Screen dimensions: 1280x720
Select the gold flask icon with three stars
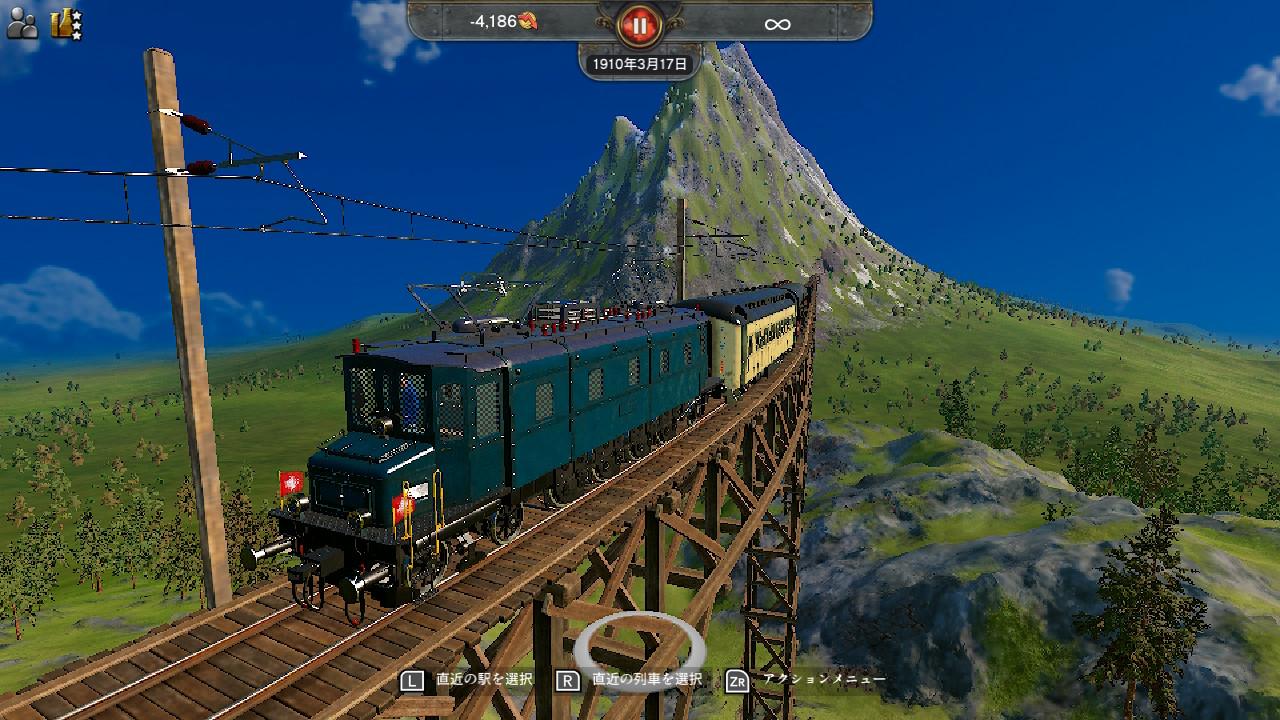pyautogui.click(x=66, y=22)
